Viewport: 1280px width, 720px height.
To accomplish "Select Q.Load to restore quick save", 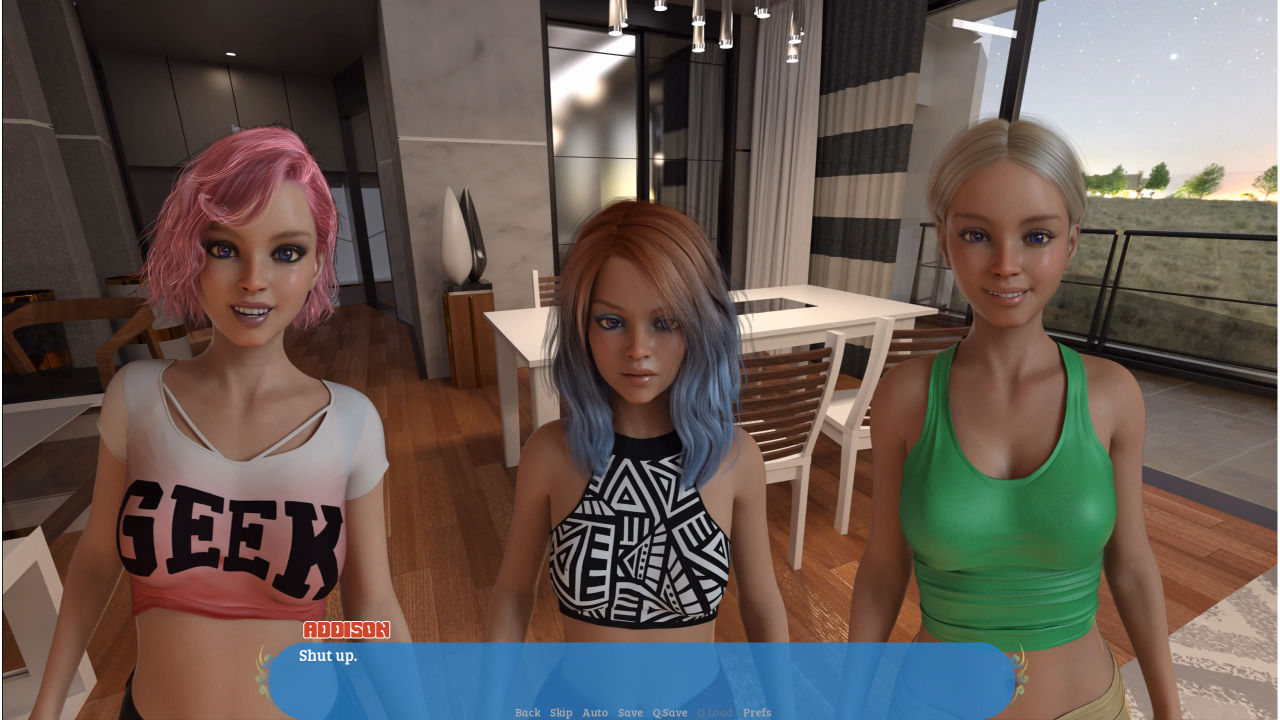I will [713, 713].
